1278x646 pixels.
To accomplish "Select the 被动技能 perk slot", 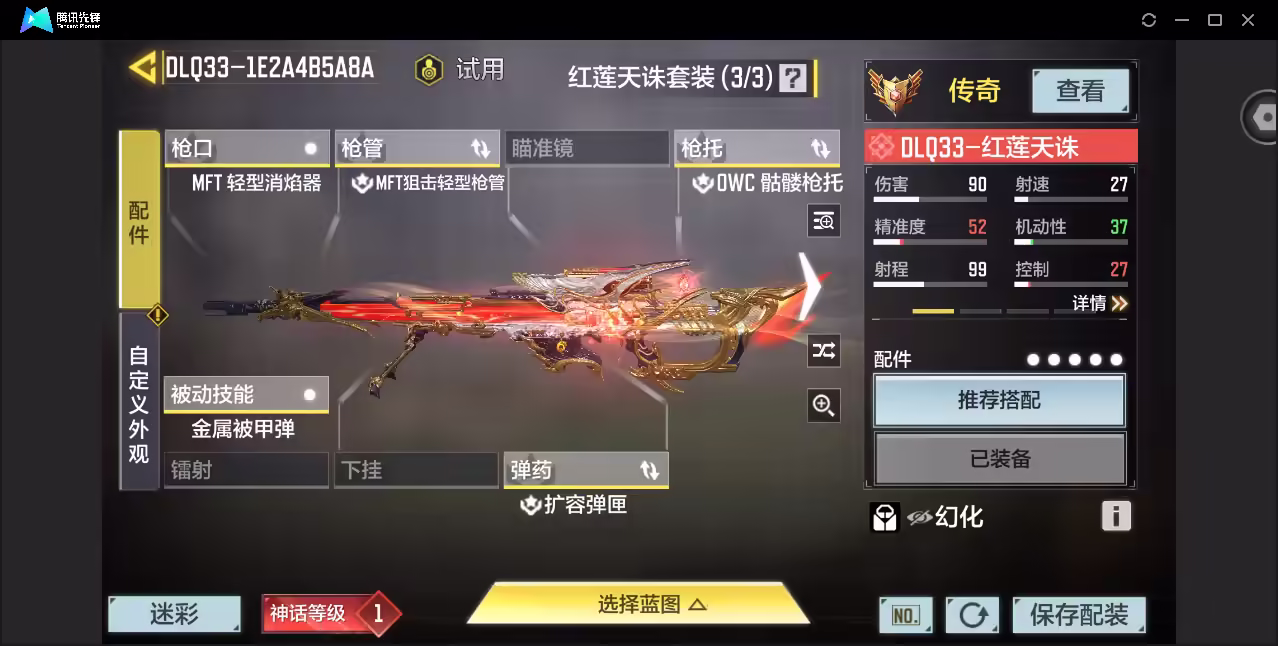I will (246, 394).
